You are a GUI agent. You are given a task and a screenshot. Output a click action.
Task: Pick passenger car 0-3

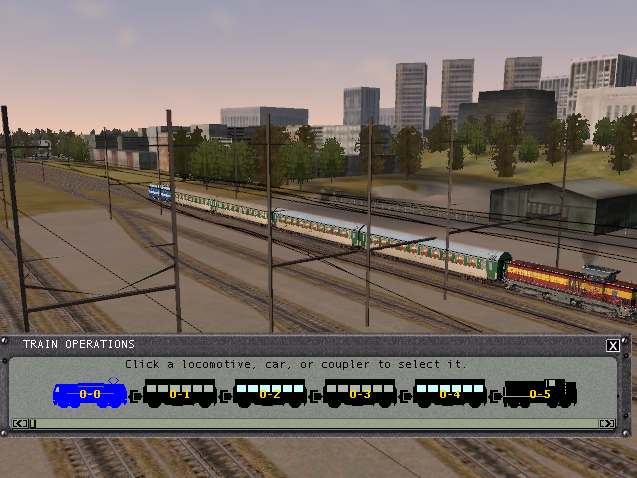360,394
